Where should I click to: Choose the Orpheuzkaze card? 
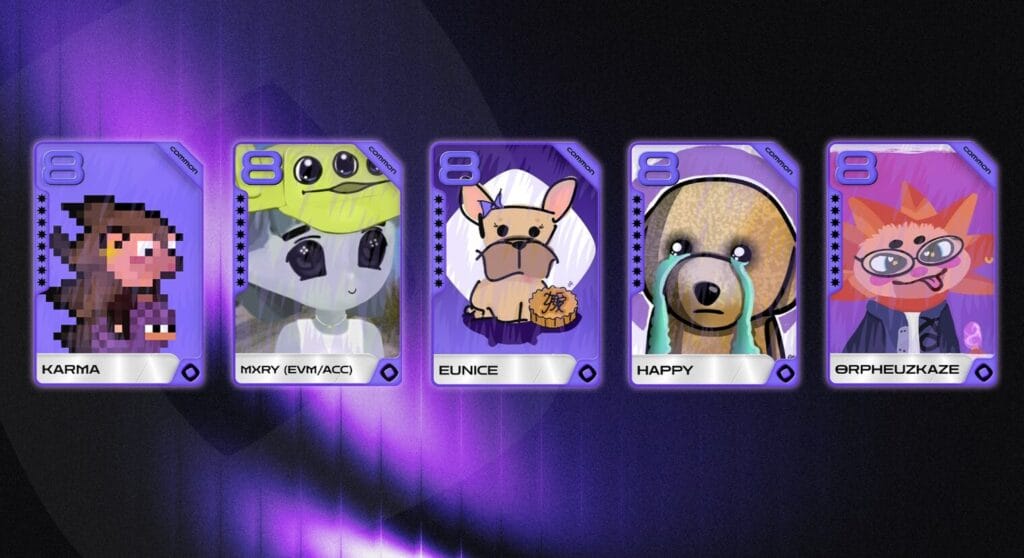911,263
